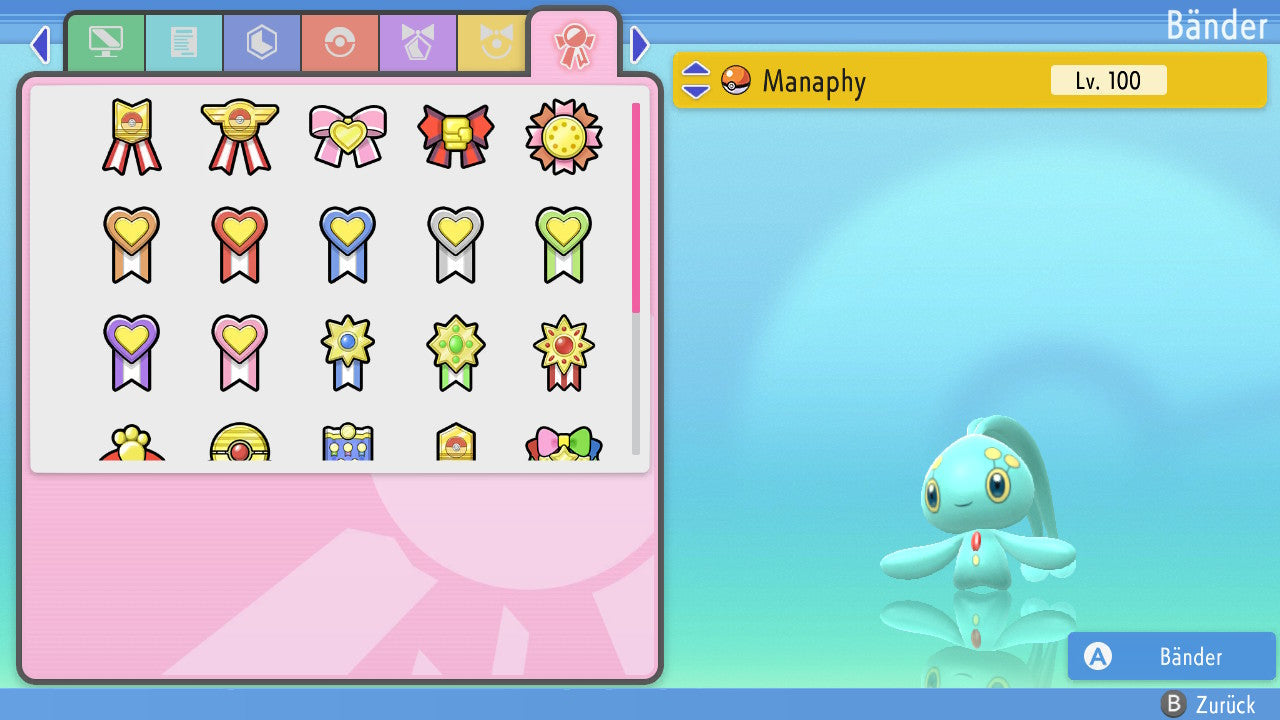Choose the blue heart ribbon
Screen dimensions: 1280x720
tap(347, 244)
